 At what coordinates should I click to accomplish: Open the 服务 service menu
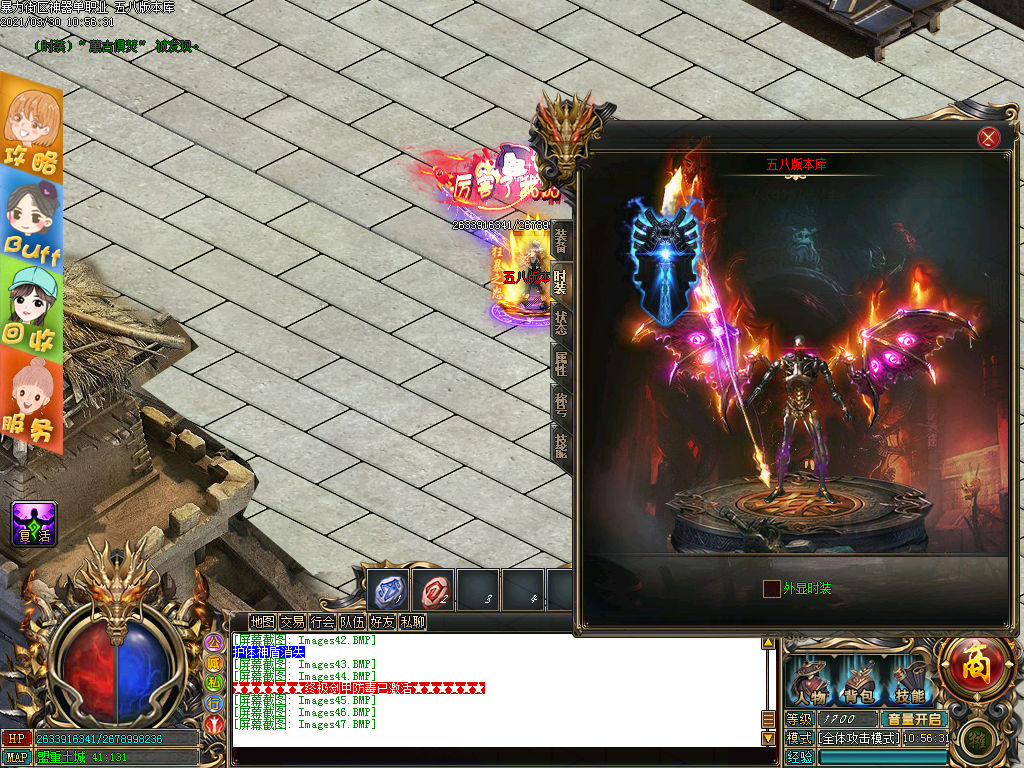point(32,404)
